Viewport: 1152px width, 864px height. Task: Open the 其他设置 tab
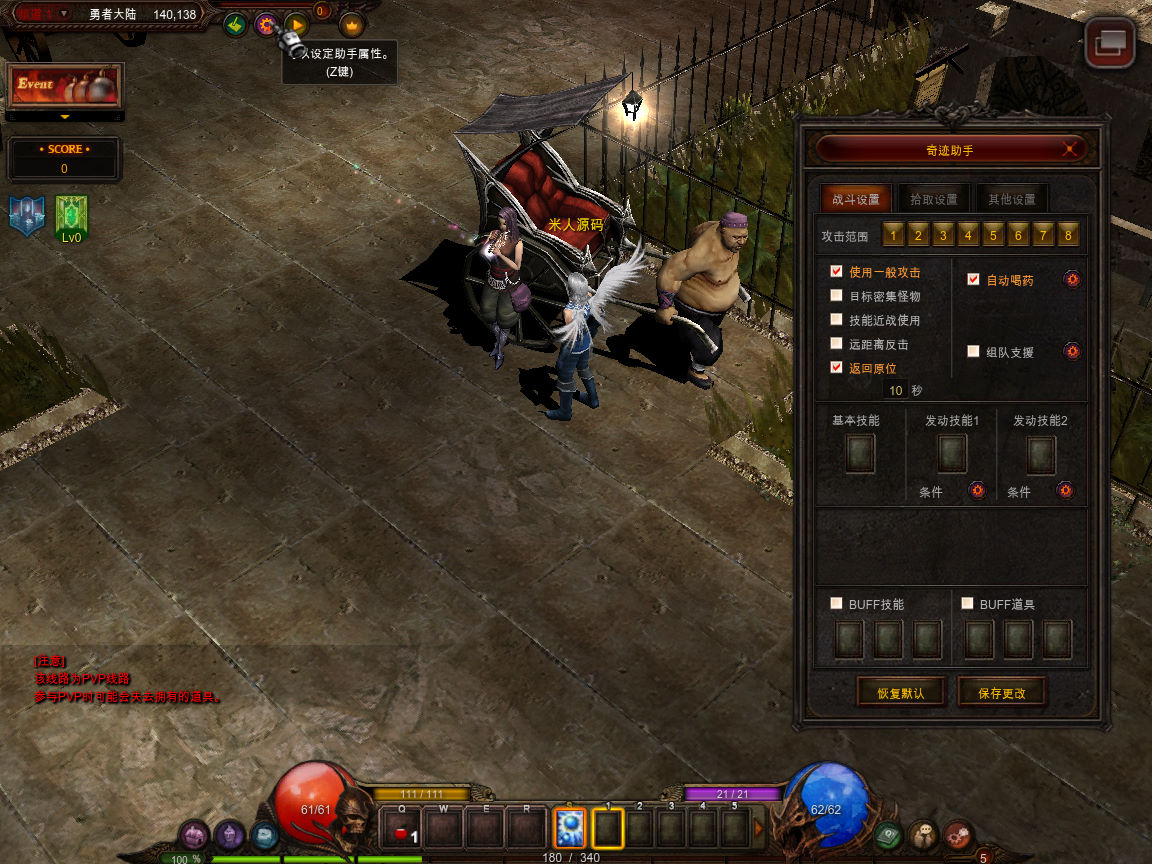(1011, 198)
